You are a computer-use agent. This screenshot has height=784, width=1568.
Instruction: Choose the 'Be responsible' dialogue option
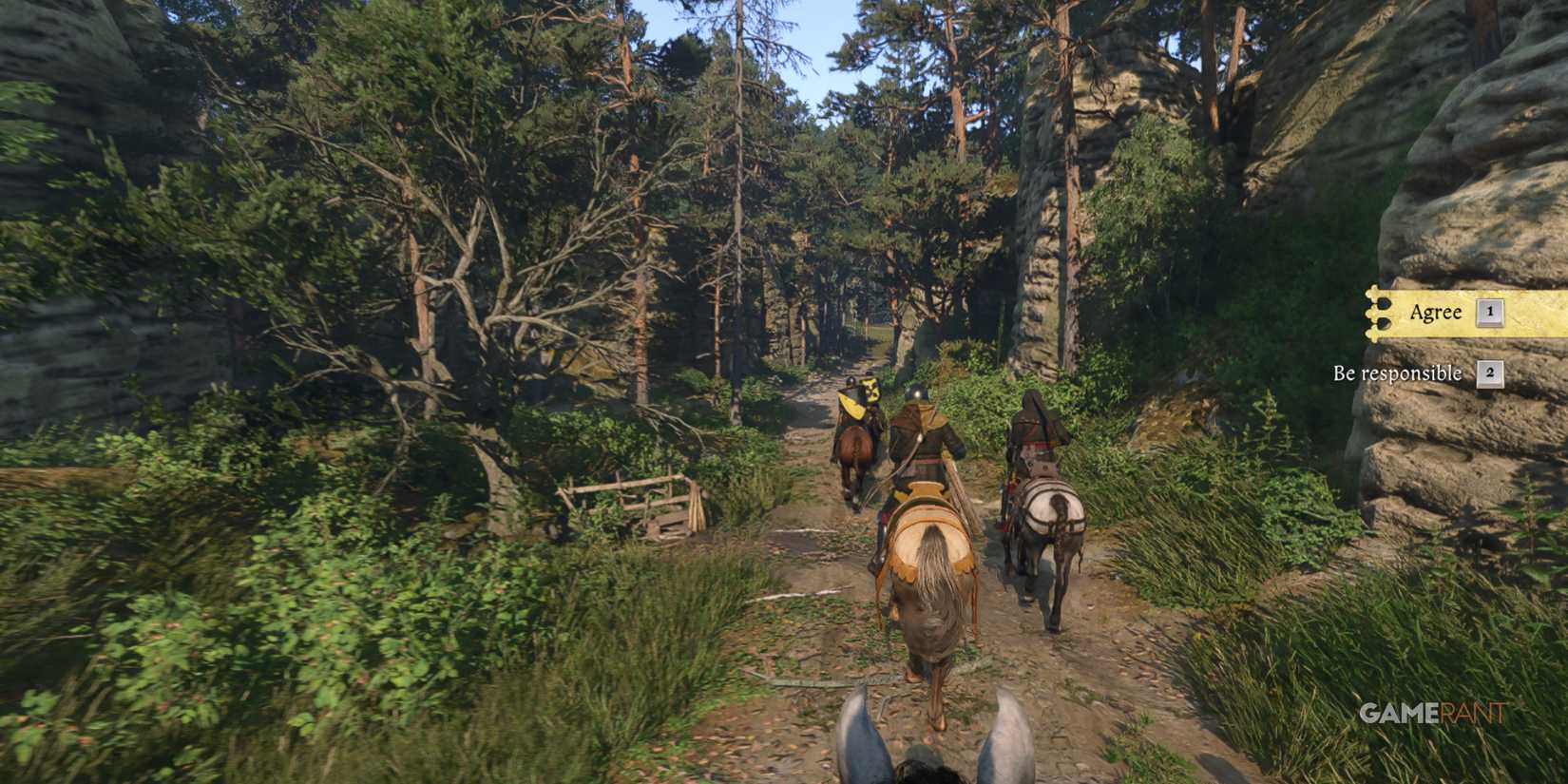(x=1398, y=373)
